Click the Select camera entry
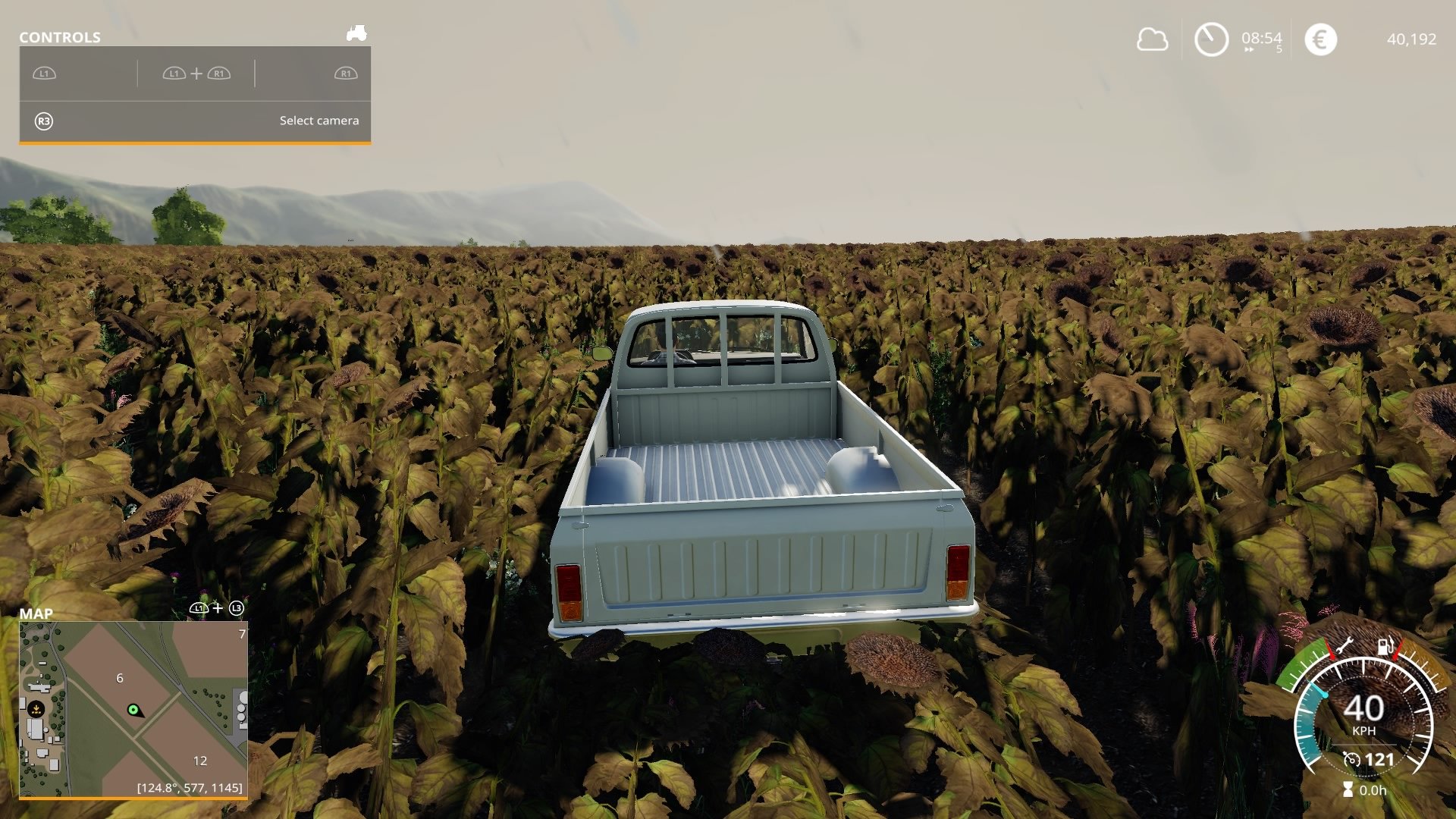 [x=318, y=120]
